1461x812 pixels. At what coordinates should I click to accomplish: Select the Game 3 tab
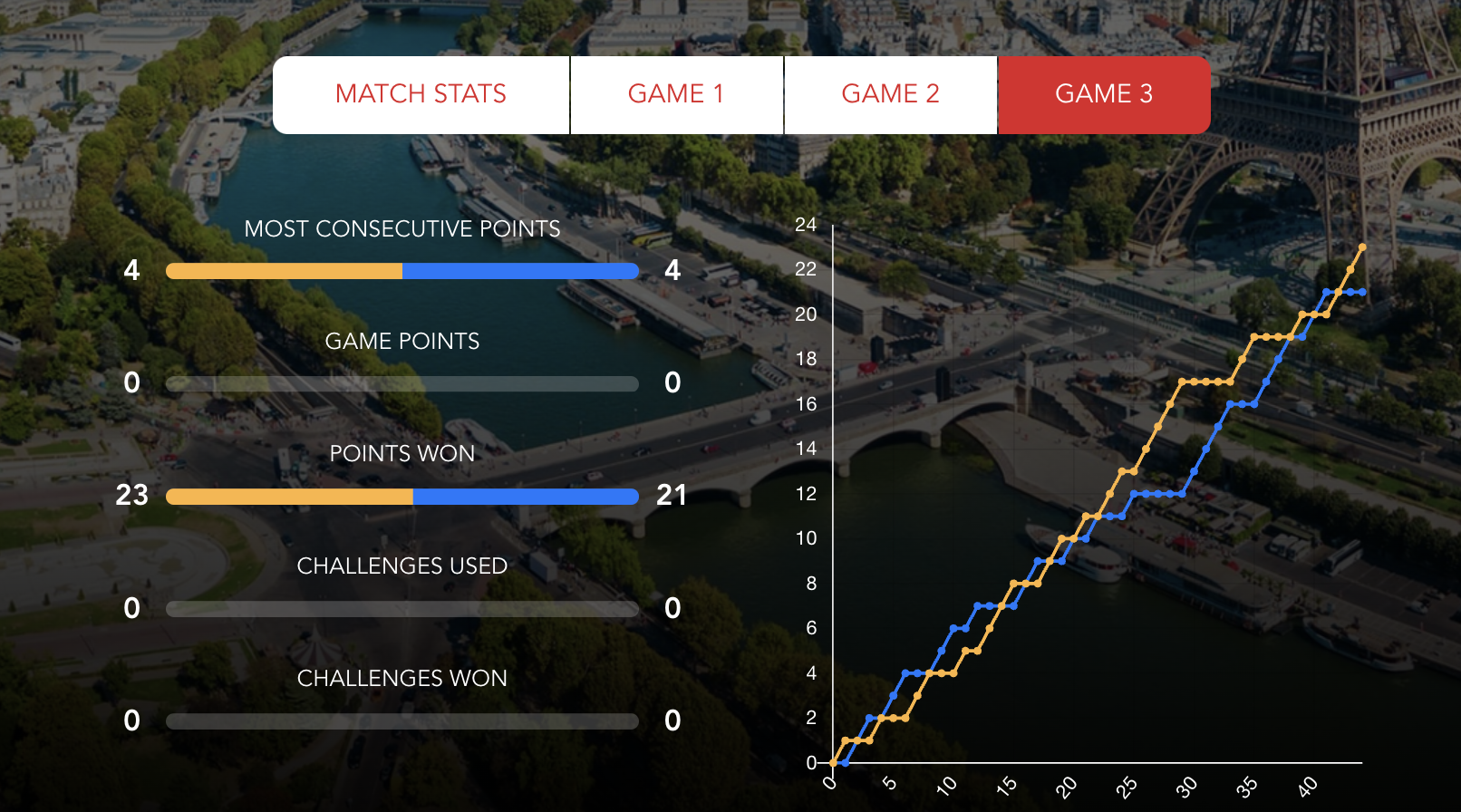pyautogui.click(x=1104, y=94)
